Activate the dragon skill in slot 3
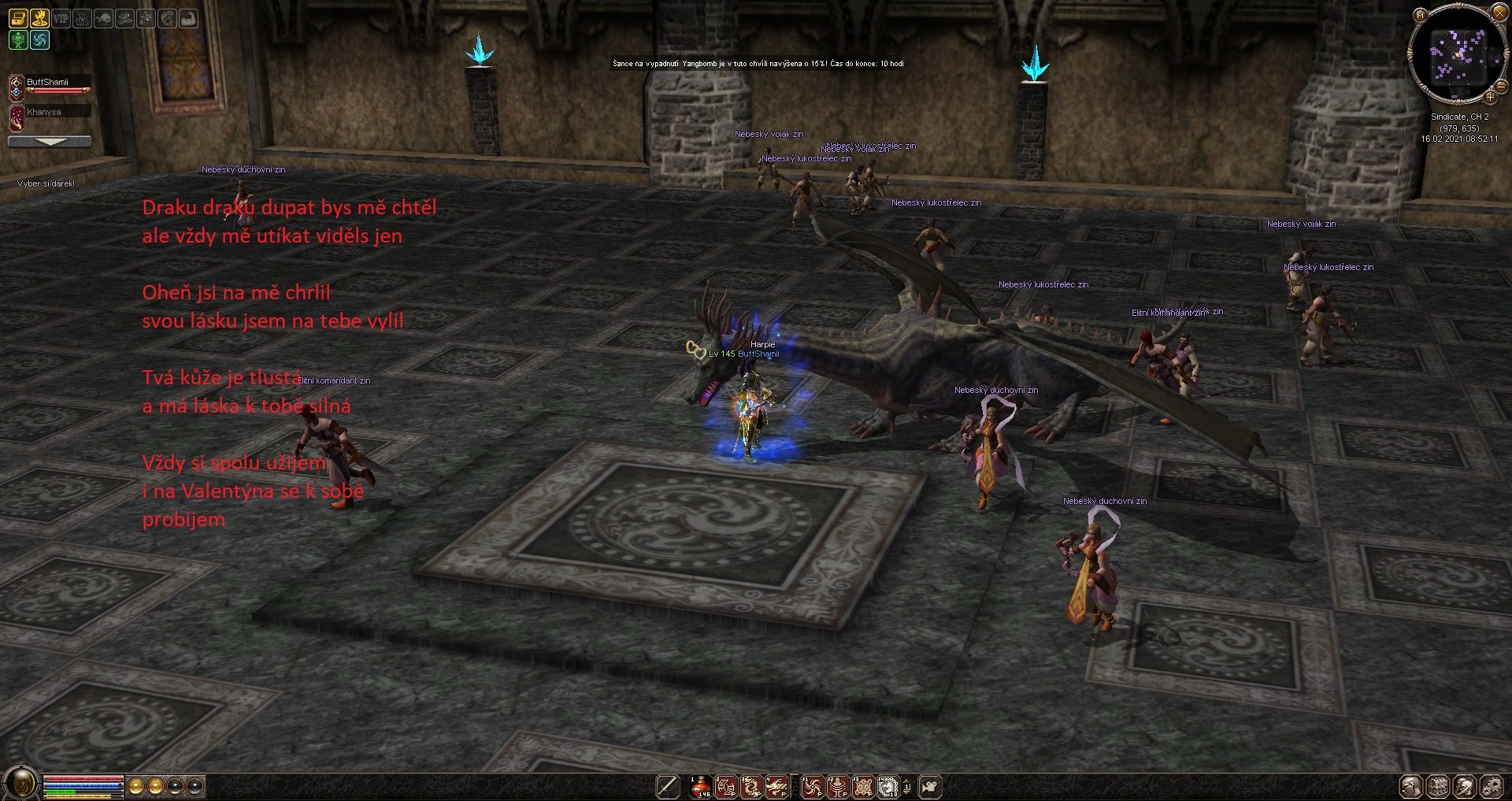 pos(751,786)
